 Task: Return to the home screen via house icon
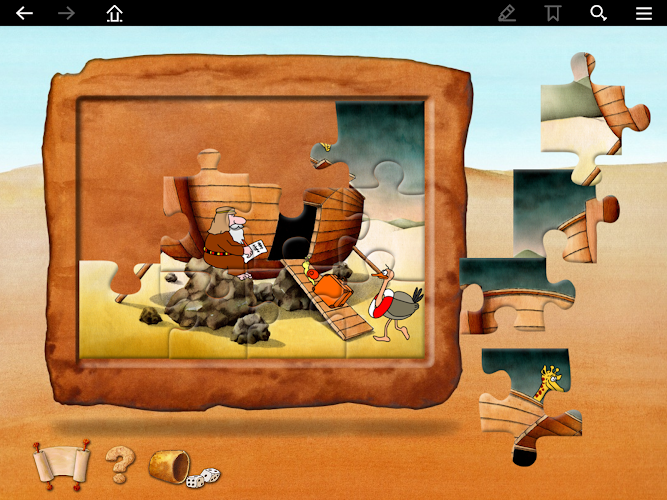coord(115,13)
